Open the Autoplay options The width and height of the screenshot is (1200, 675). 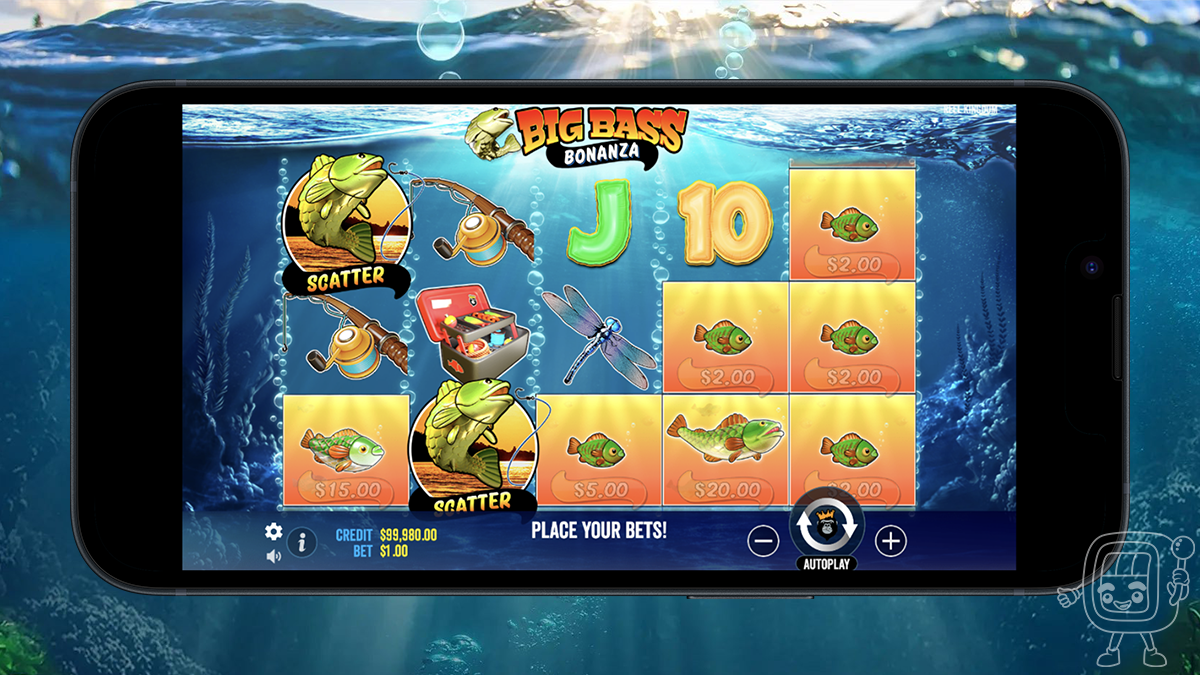pyautogui.click(x=827, y=563)
